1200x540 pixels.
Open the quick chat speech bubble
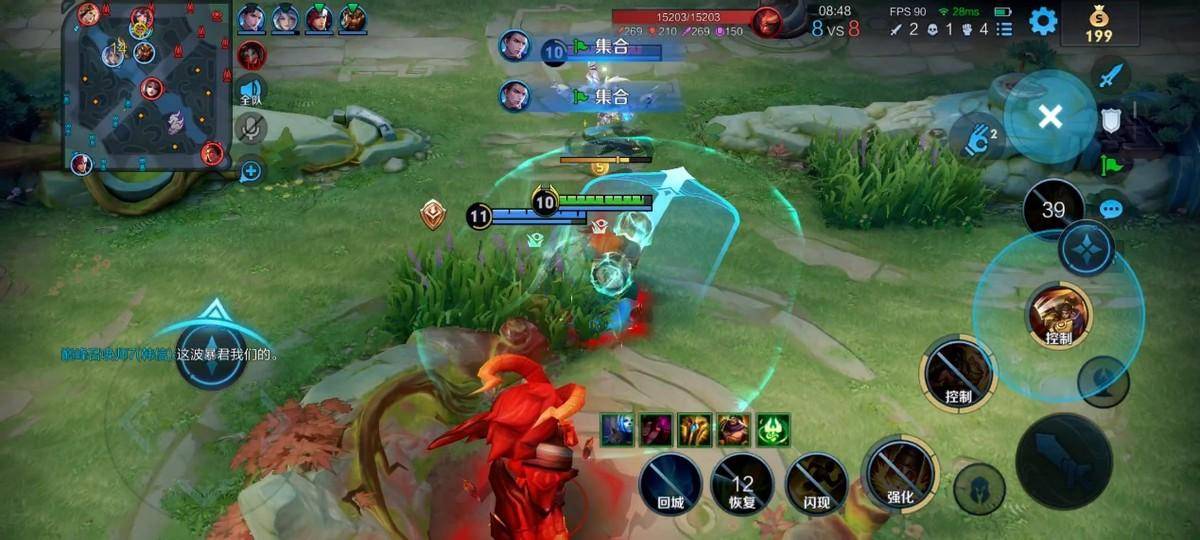(x=1111, y=210)
